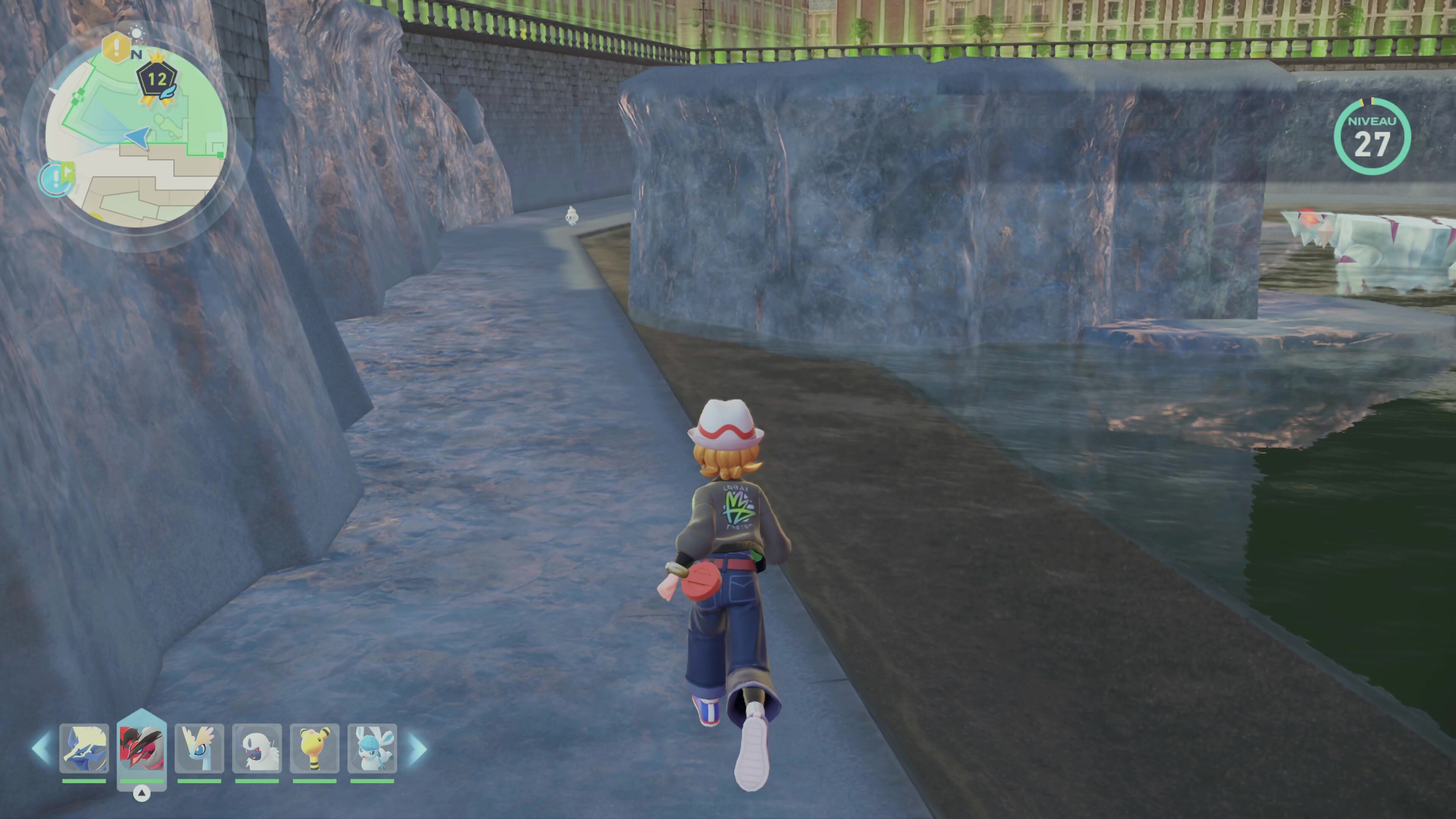Image resolution: width=1456 pixels, height=819 pixels.
Task: Select Xerneas in the party bar
Action: (x=84, y=748)
